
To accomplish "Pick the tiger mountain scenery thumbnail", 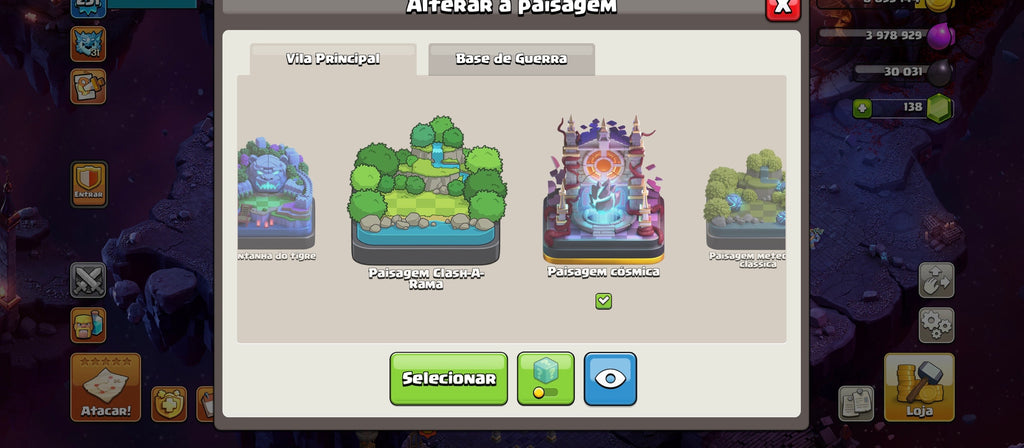I will [275, 195].
